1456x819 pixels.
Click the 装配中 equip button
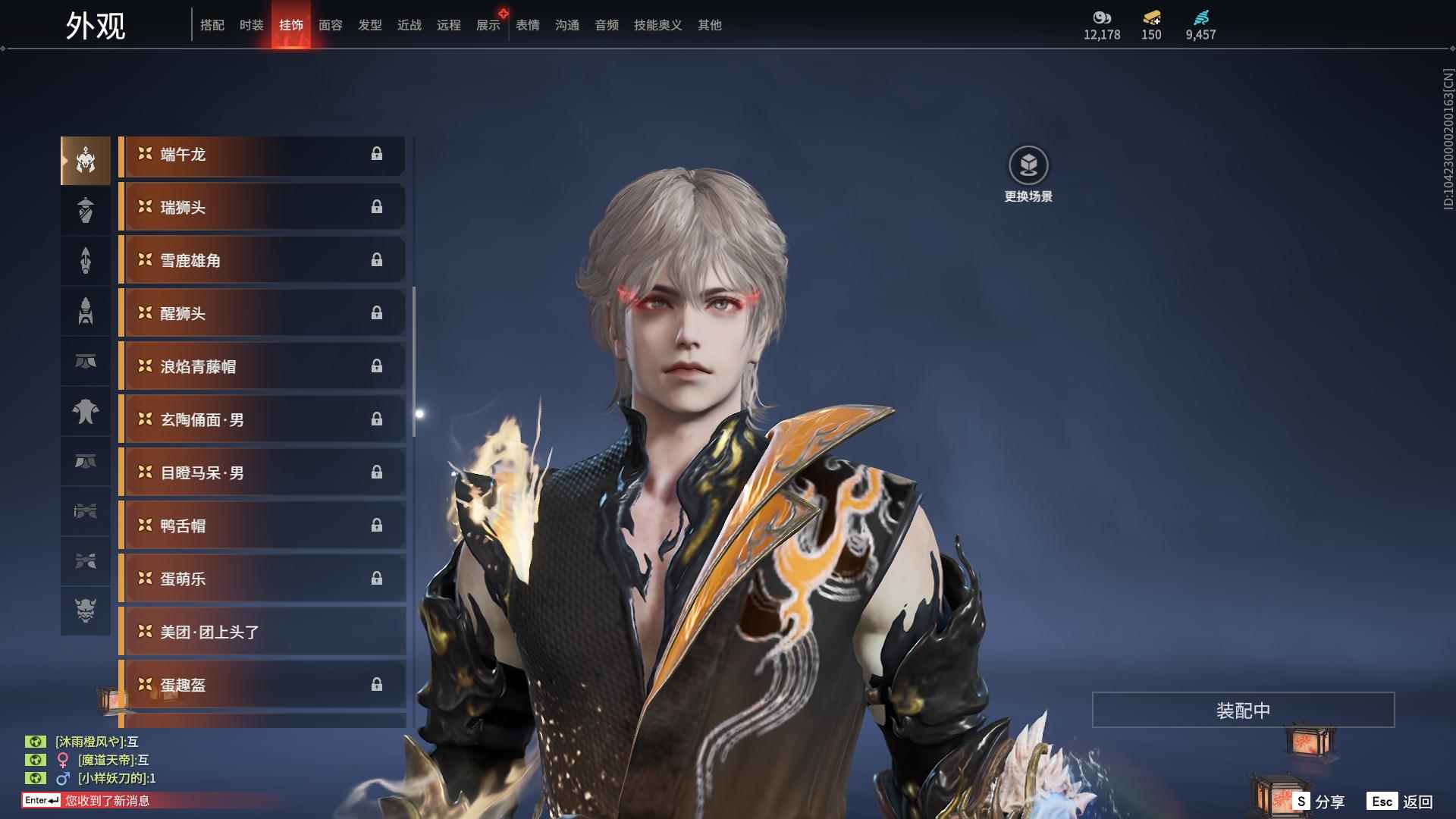point(1243,710)
